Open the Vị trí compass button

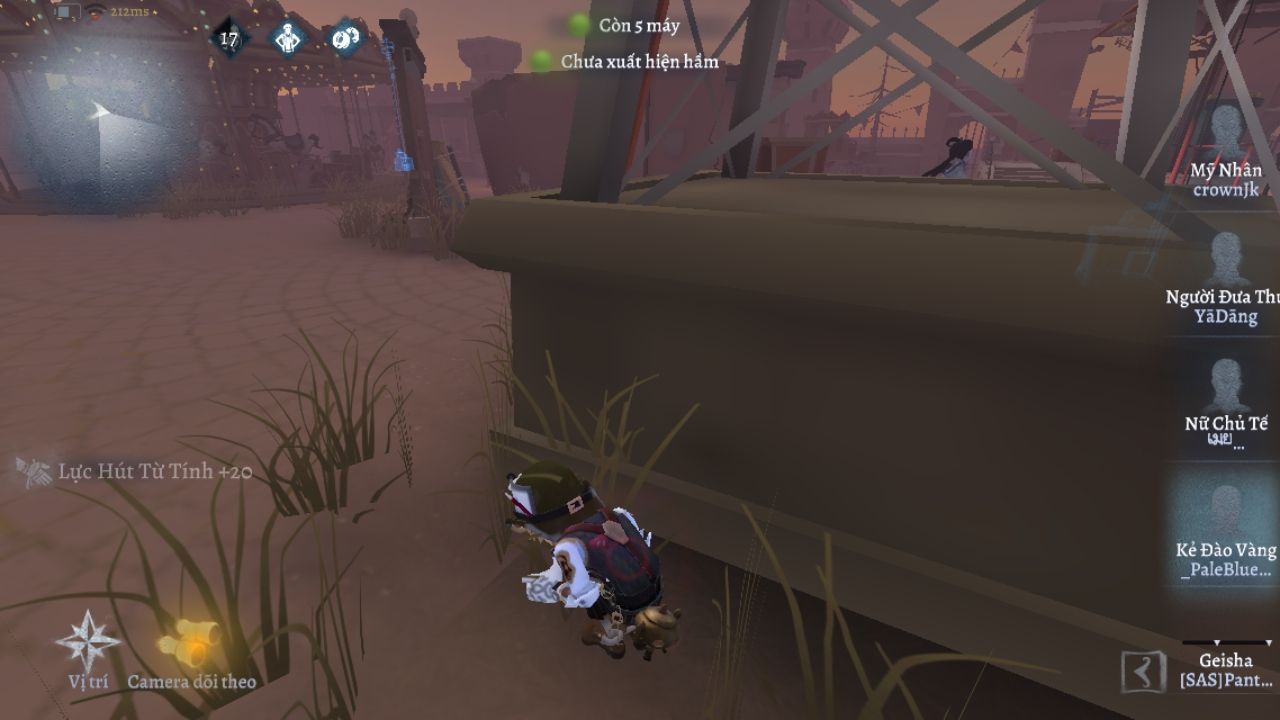88,645
